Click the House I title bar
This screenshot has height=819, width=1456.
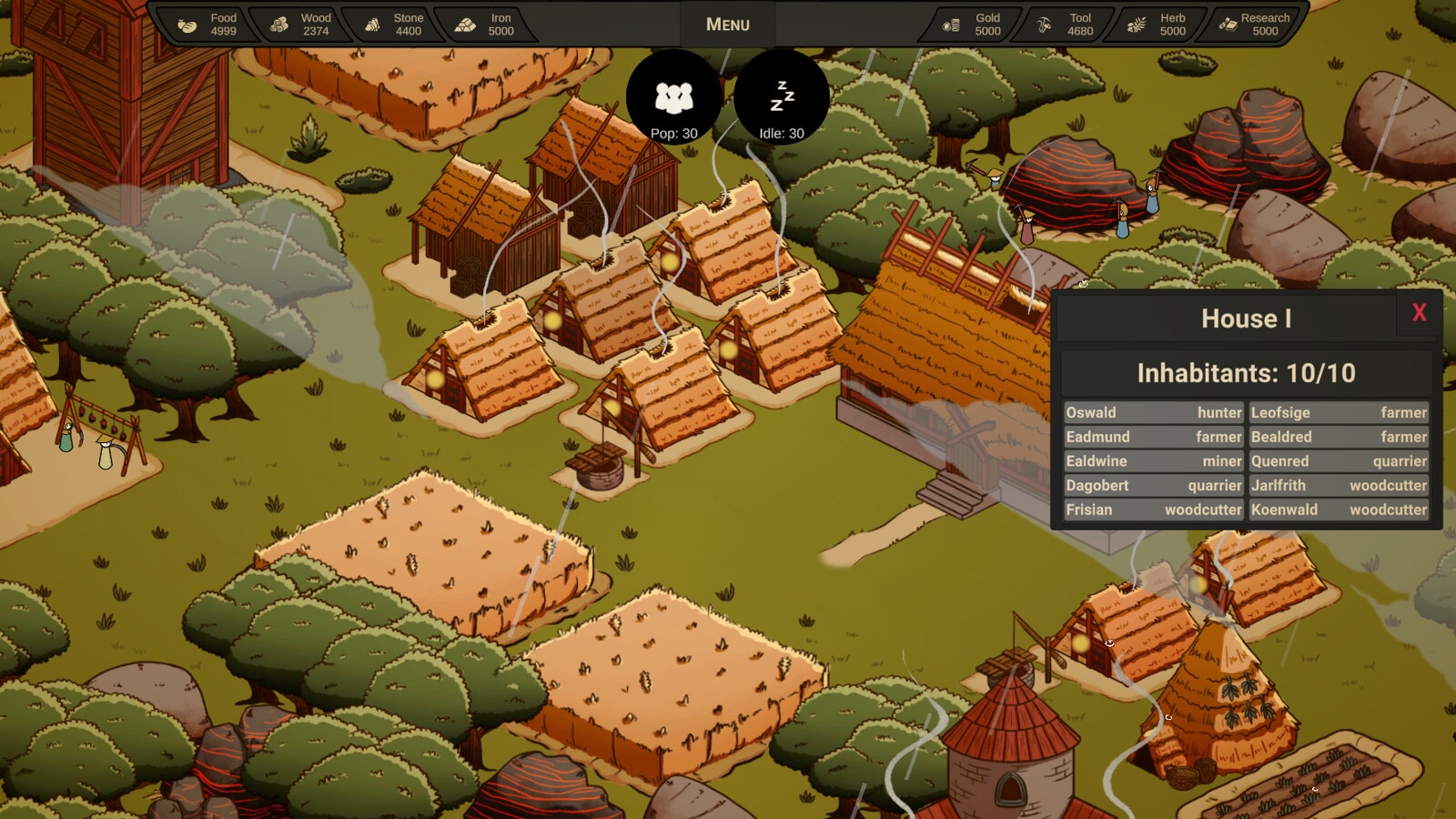click(x=1247, y=318)
